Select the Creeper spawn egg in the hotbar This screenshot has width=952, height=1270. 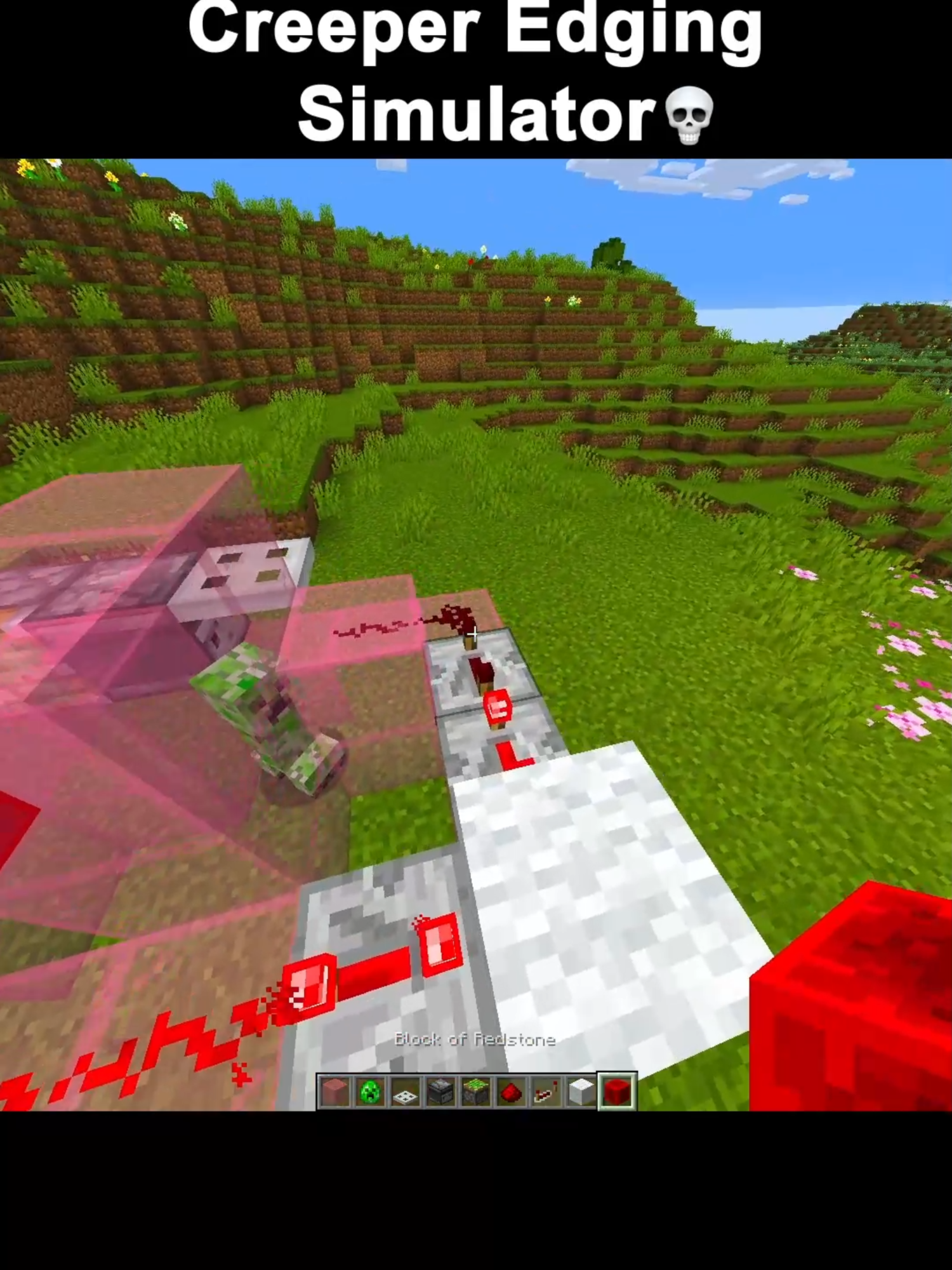coord(370,1091)
